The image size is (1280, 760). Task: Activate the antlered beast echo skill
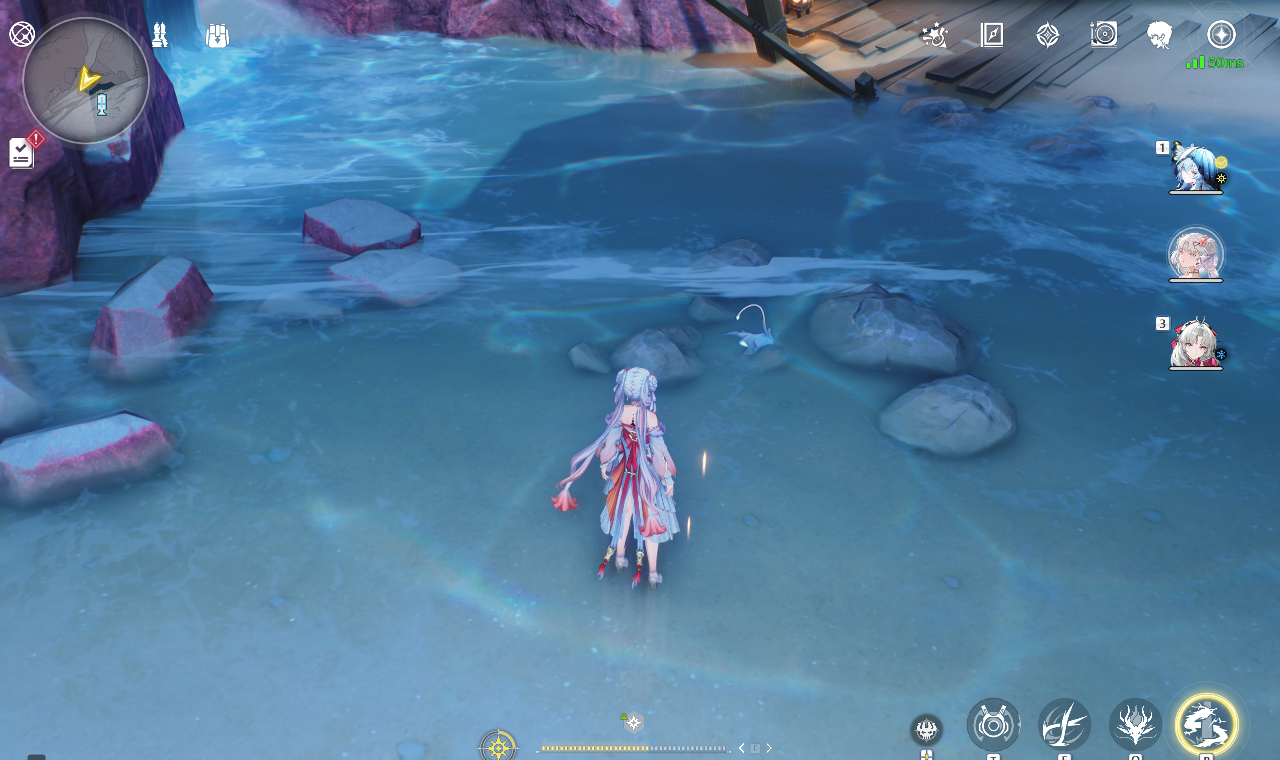[x=1135, y=725]
